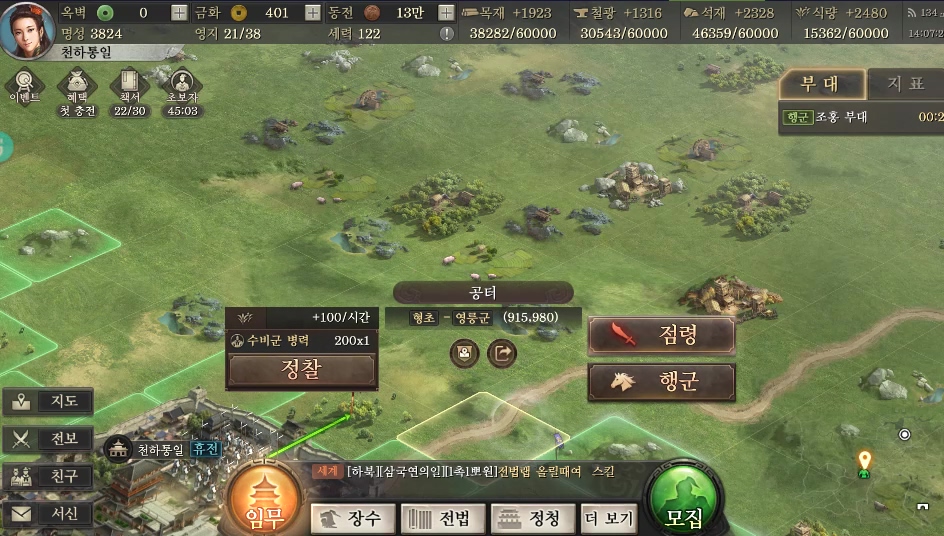Open the 장수 generals panel
Image resolution: width=944 pixels, height=536 pixels.
(352, 518)
